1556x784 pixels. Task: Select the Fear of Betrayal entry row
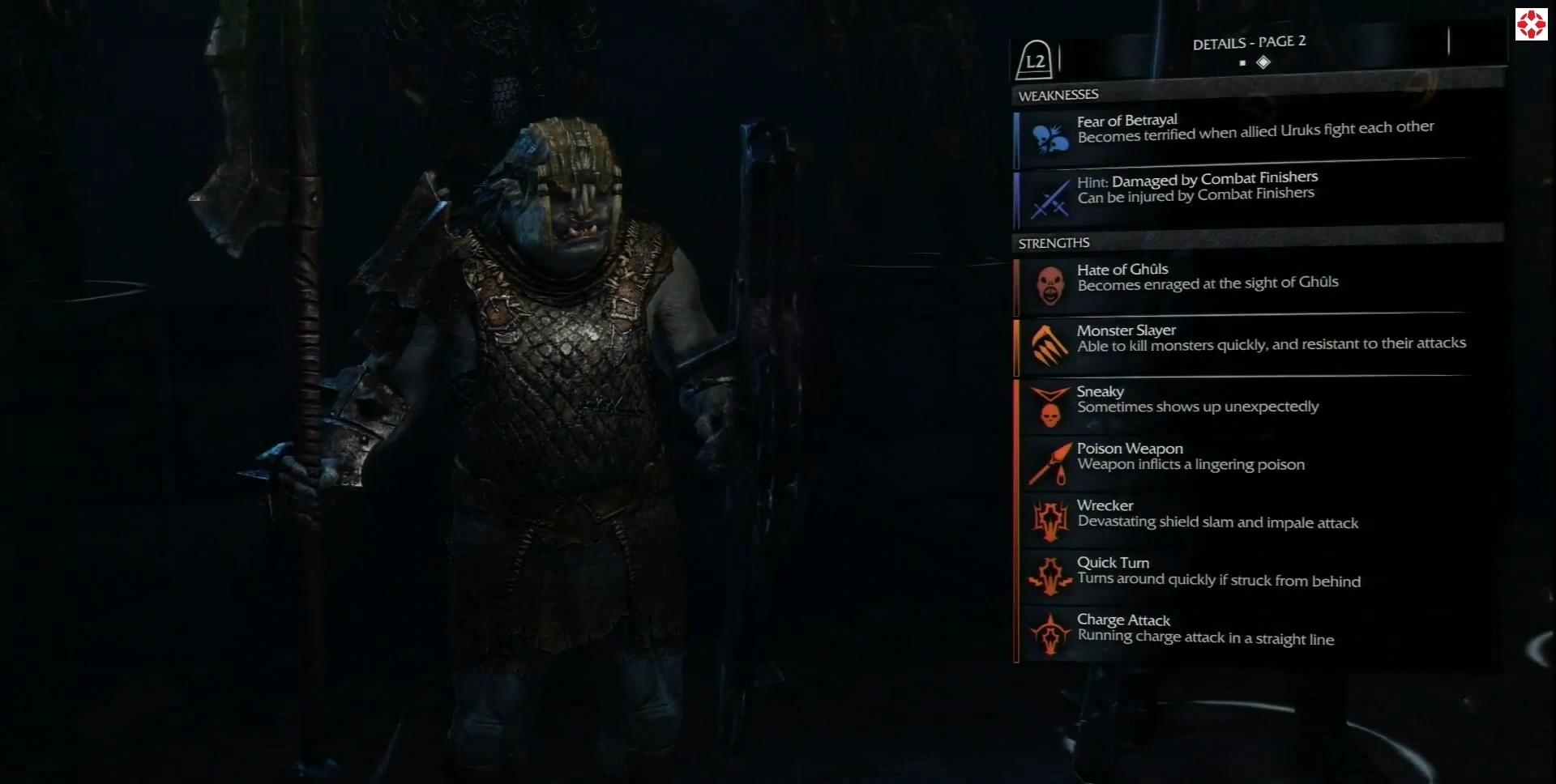click(x=1256, y=134)
